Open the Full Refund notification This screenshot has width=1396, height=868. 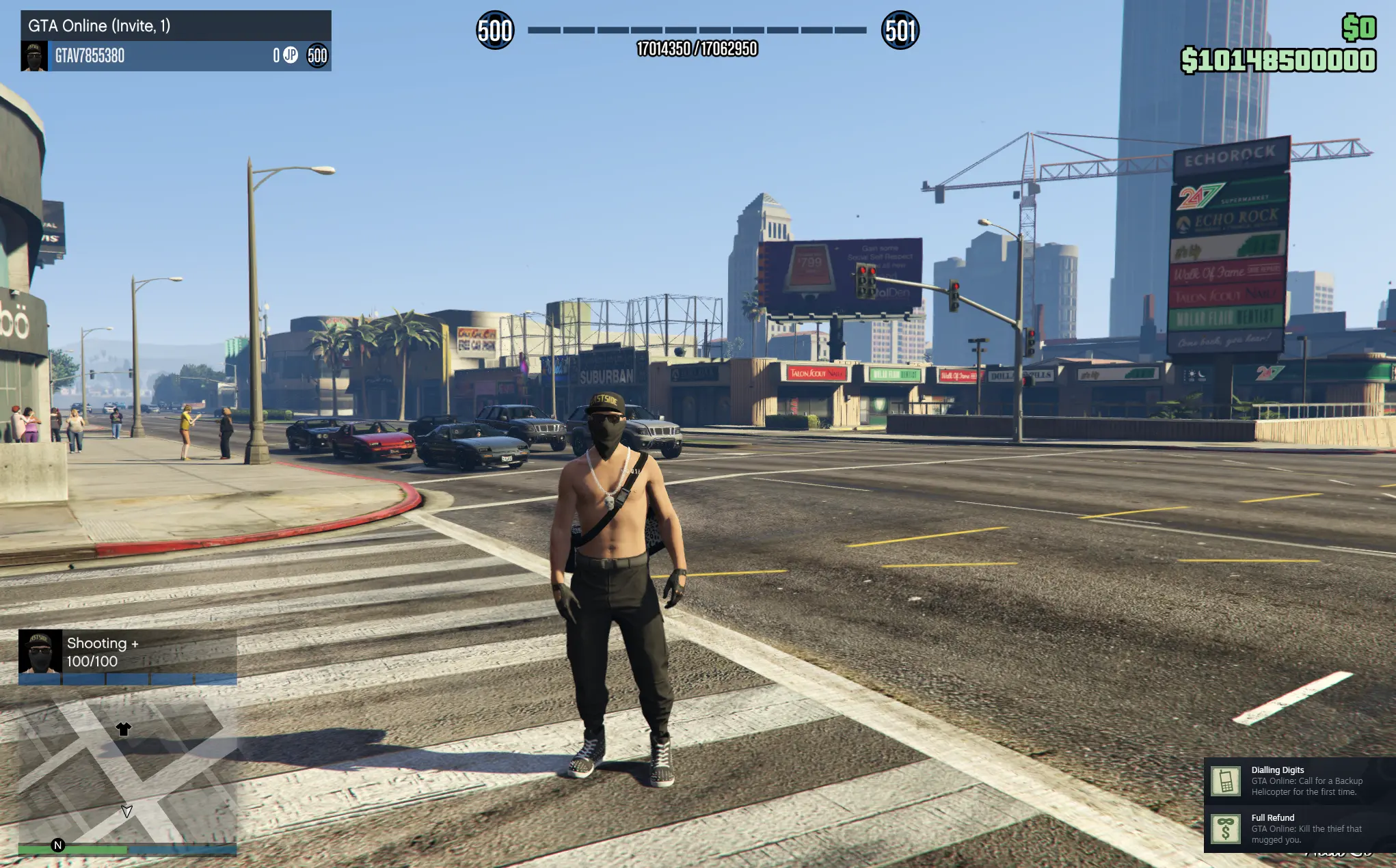point(1292,827)
